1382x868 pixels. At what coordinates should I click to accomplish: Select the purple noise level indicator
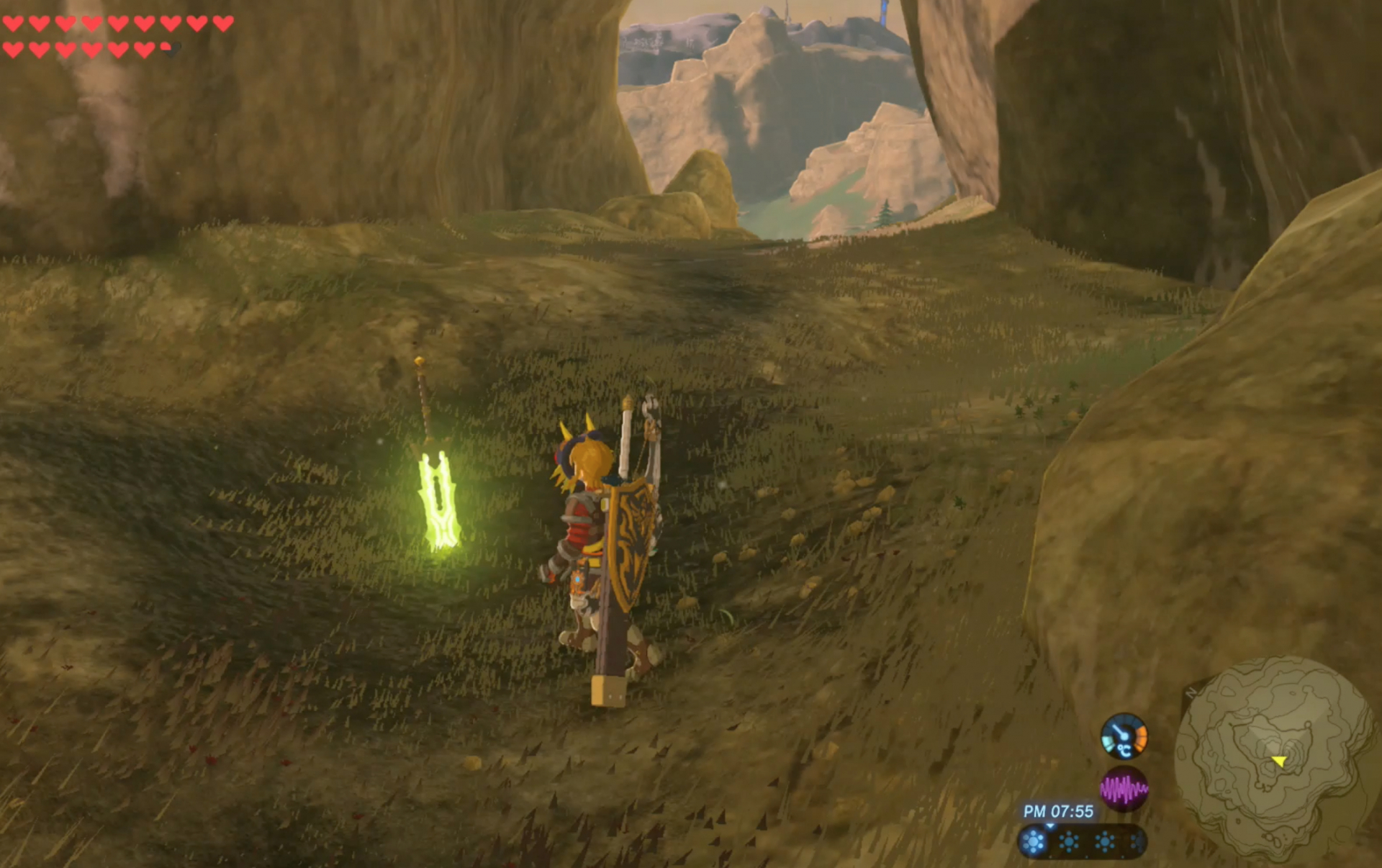tap(1125, 790)
